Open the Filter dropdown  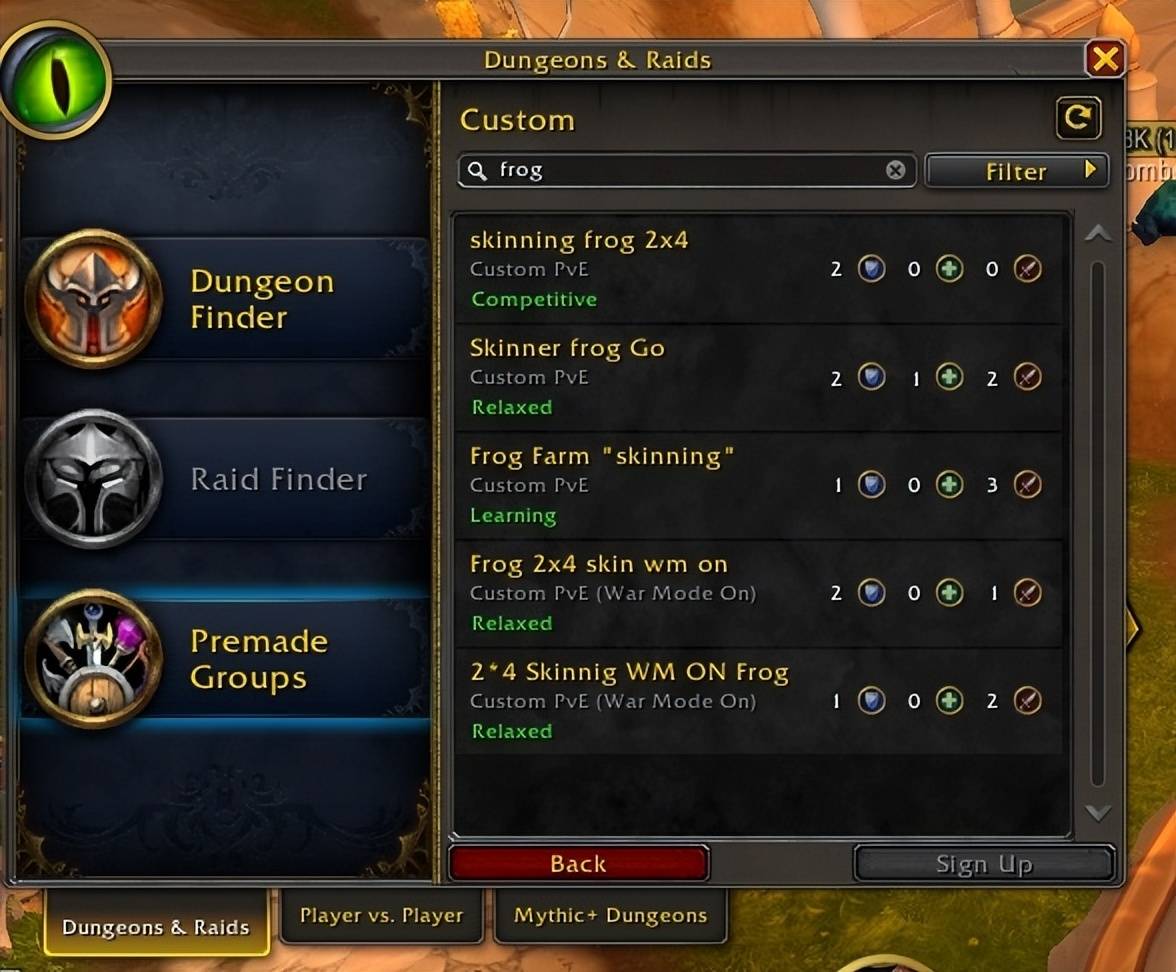[1017, 171]
